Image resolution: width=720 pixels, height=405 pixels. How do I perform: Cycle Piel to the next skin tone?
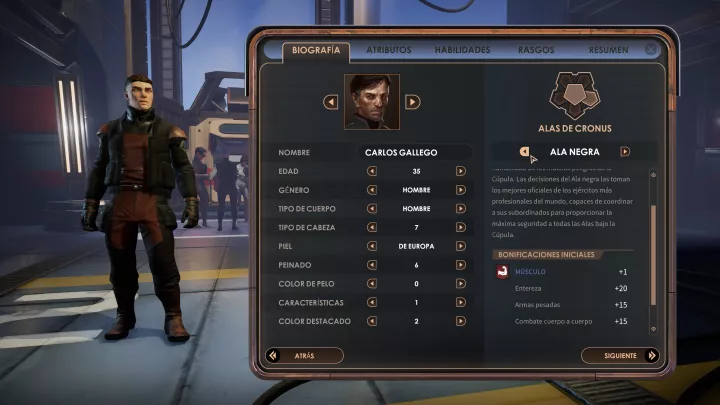[460, 245]
